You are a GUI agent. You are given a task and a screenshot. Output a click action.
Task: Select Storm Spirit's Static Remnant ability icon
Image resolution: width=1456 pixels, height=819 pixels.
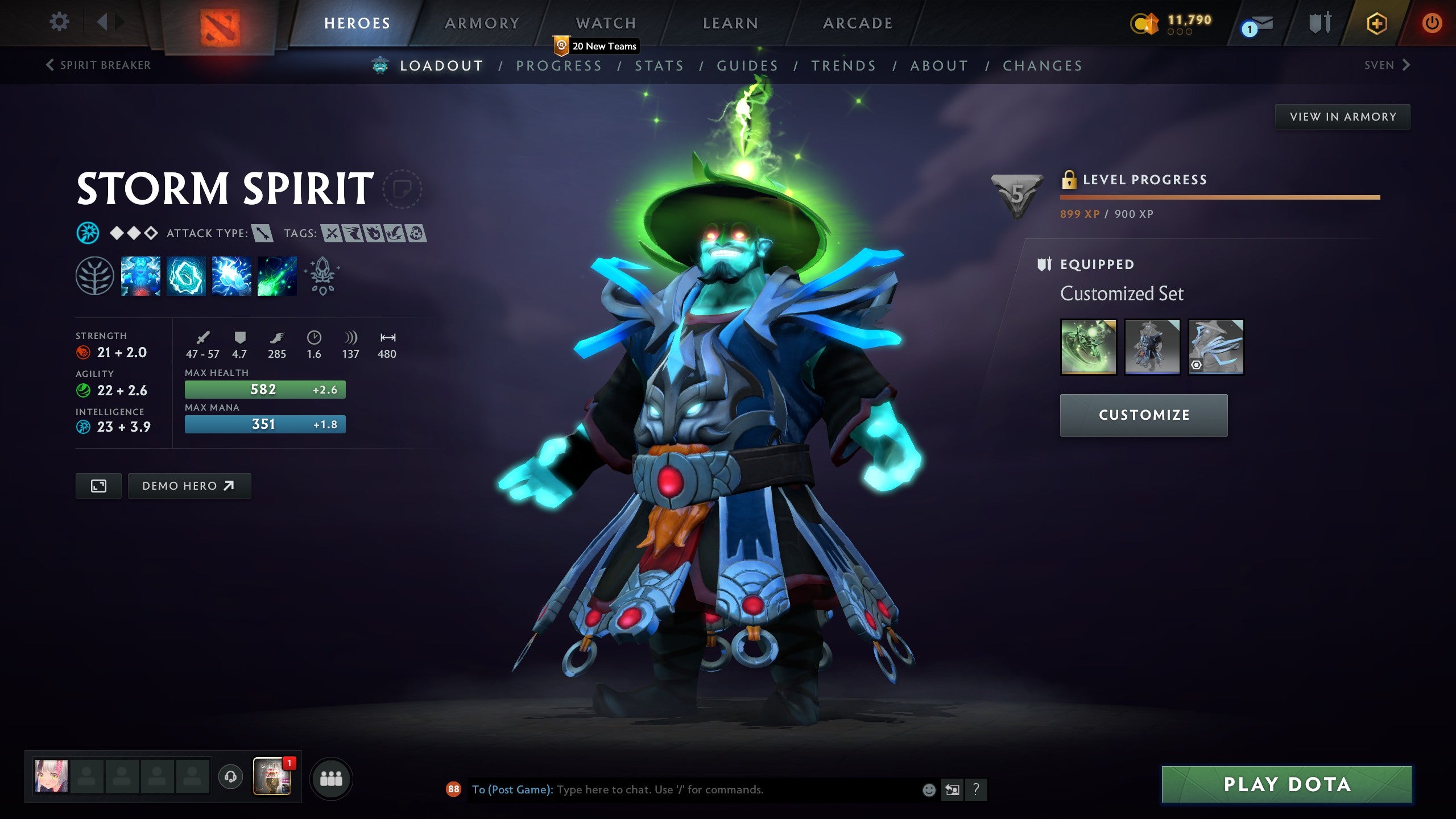(x=140, y=277)
